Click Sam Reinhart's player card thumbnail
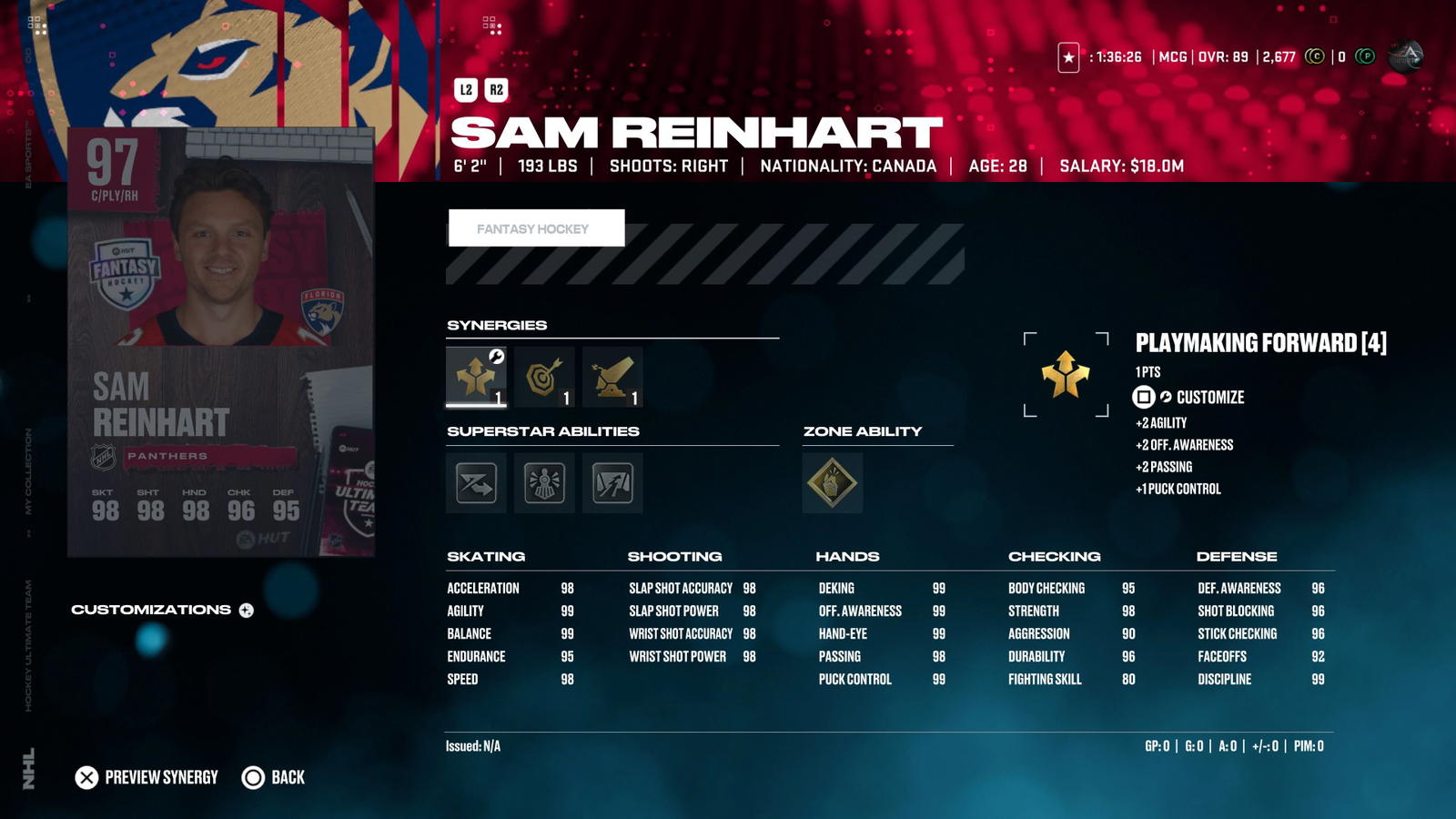1456x819 pixels. tap(221, 341)
